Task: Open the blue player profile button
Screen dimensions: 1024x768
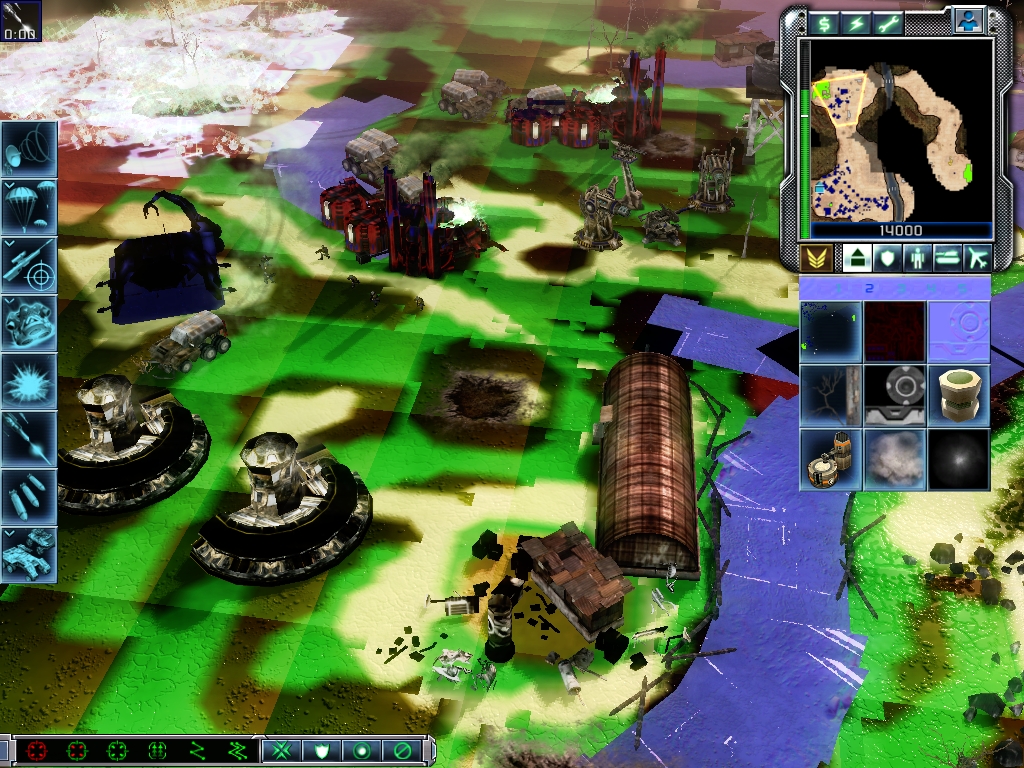Action: (967, 20)
